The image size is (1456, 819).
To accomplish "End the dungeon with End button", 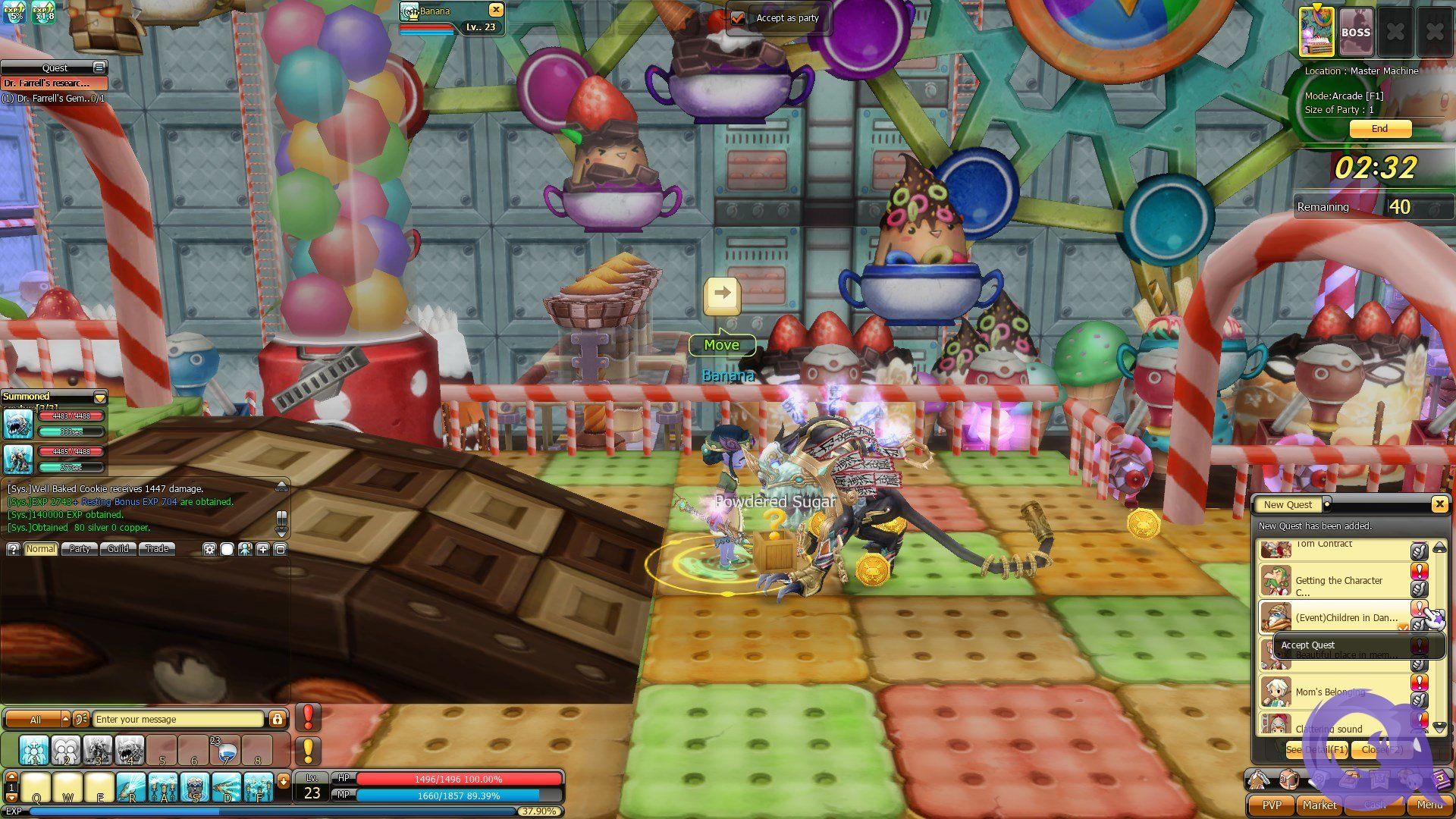I will coord(1379,129).
